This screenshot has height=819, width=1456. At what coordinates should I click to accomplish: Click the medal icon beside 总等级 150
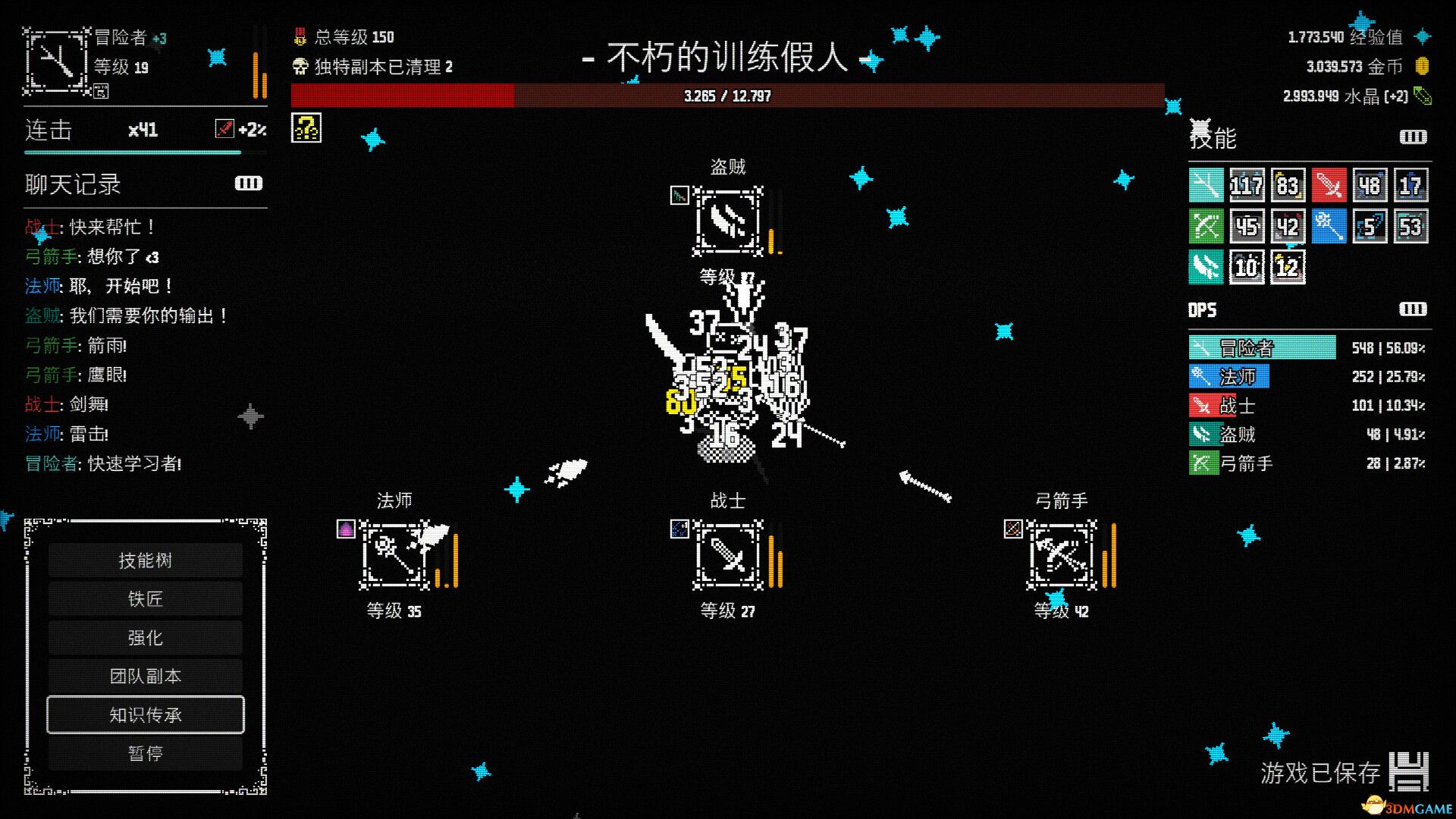tap(299, 36)
